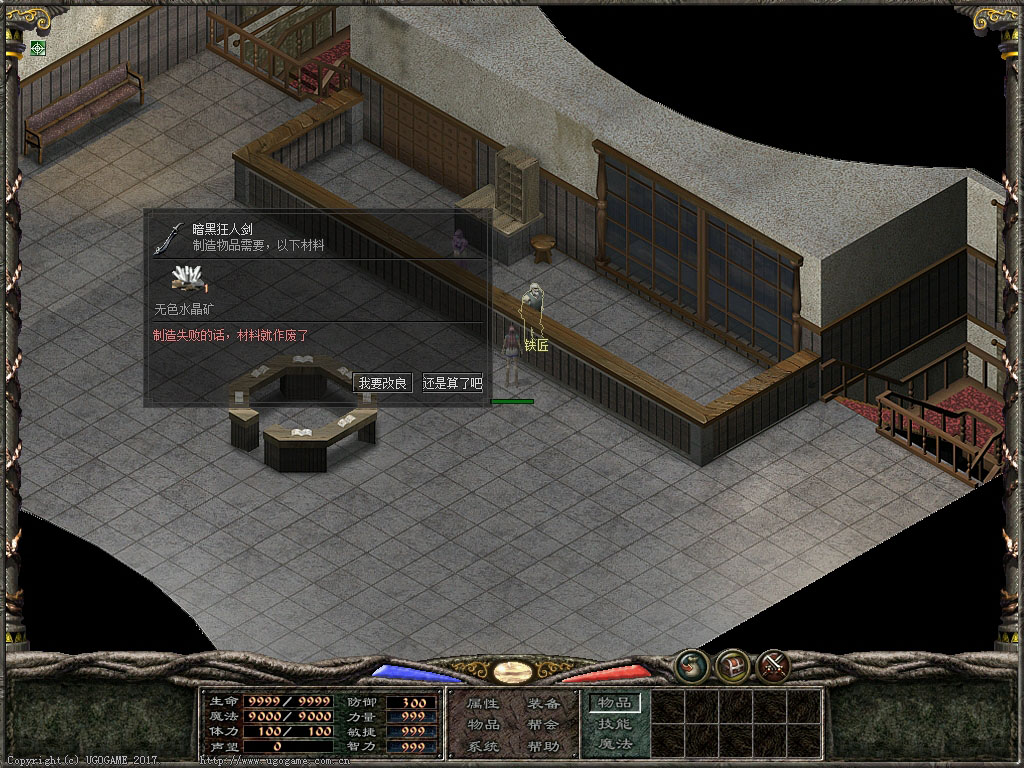Open the 属性 attributes menu

click(483, 704)
